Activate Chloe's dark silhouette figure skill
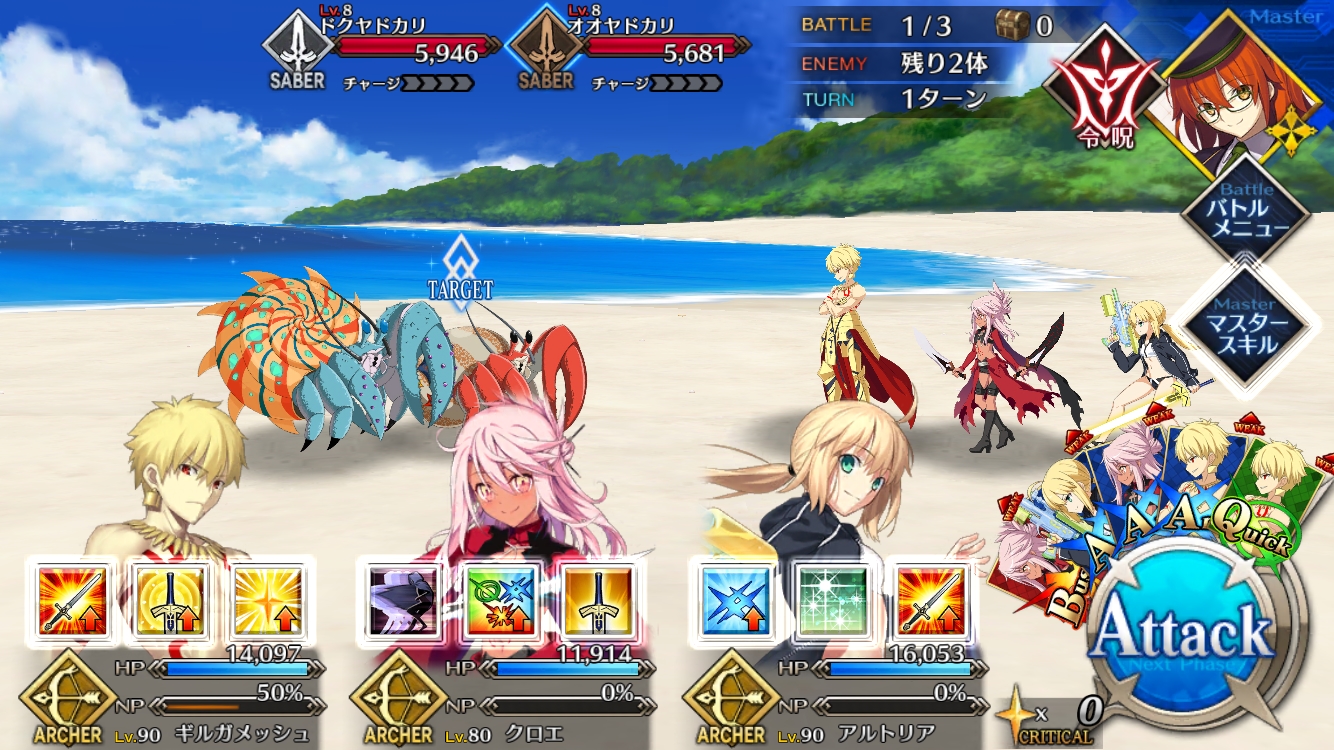This screenshot has width=1334, height=750. point(403,600)
